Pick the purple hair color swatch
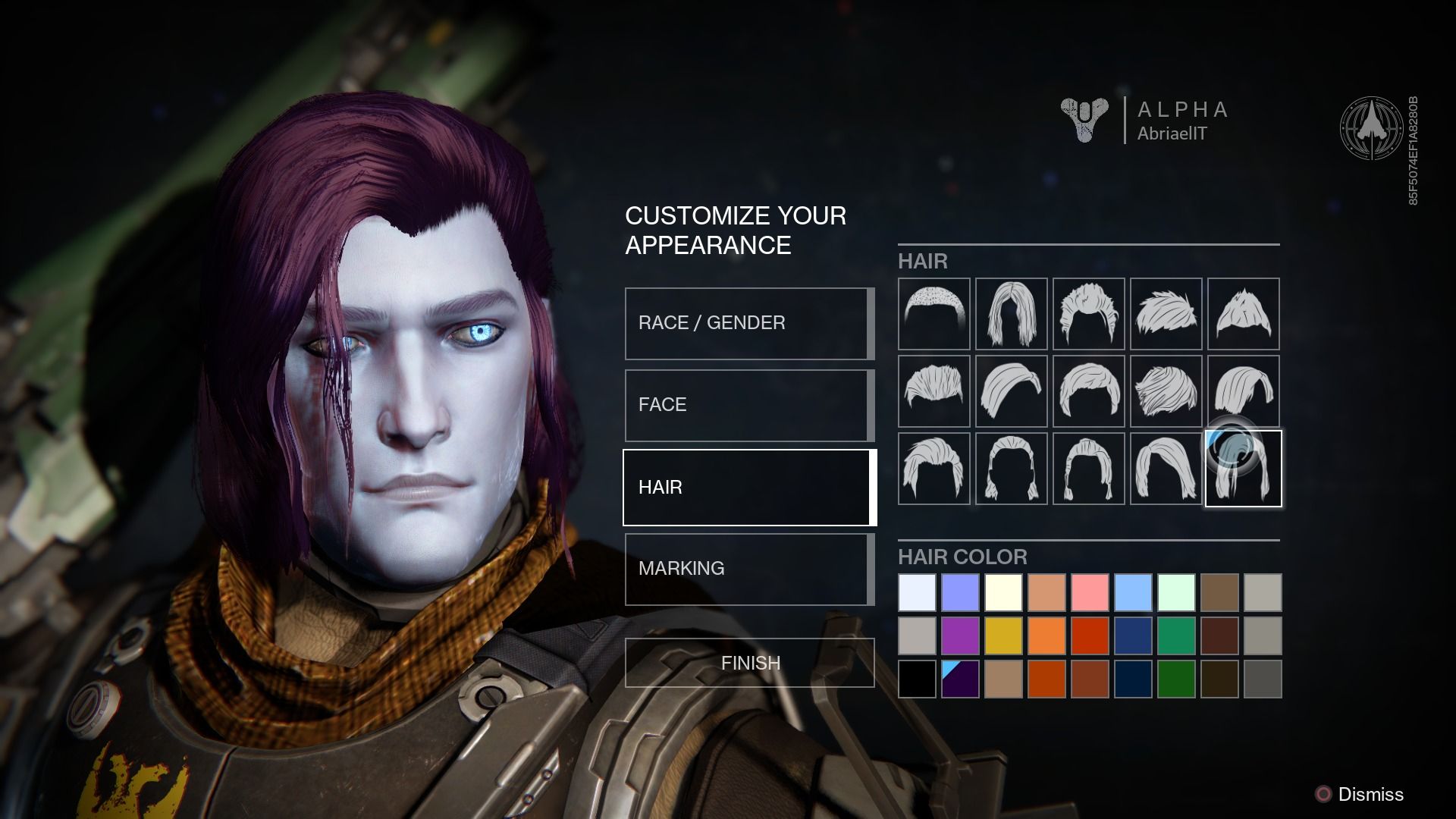 [x=960, y=637]
